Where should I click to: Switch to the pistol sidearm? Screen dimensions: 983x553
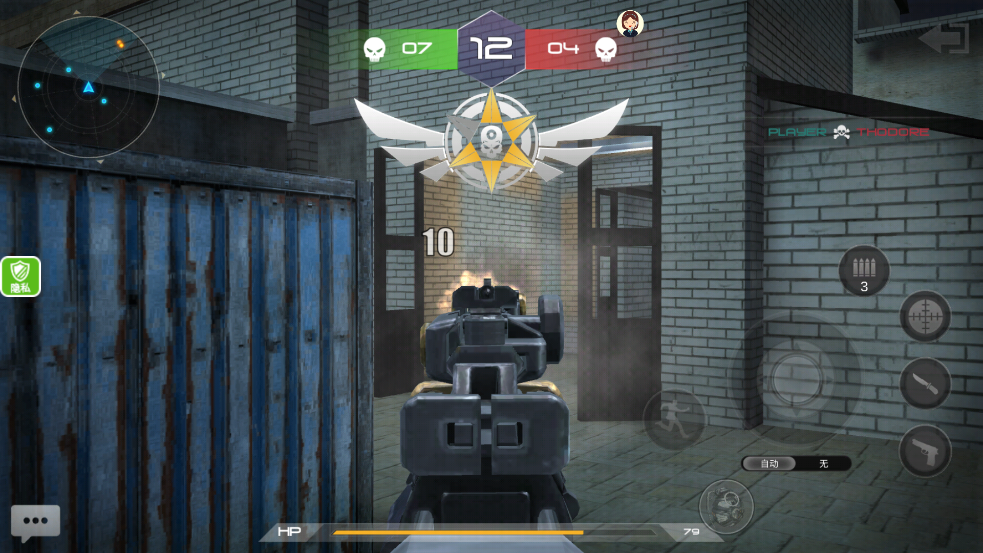(925, 452)
